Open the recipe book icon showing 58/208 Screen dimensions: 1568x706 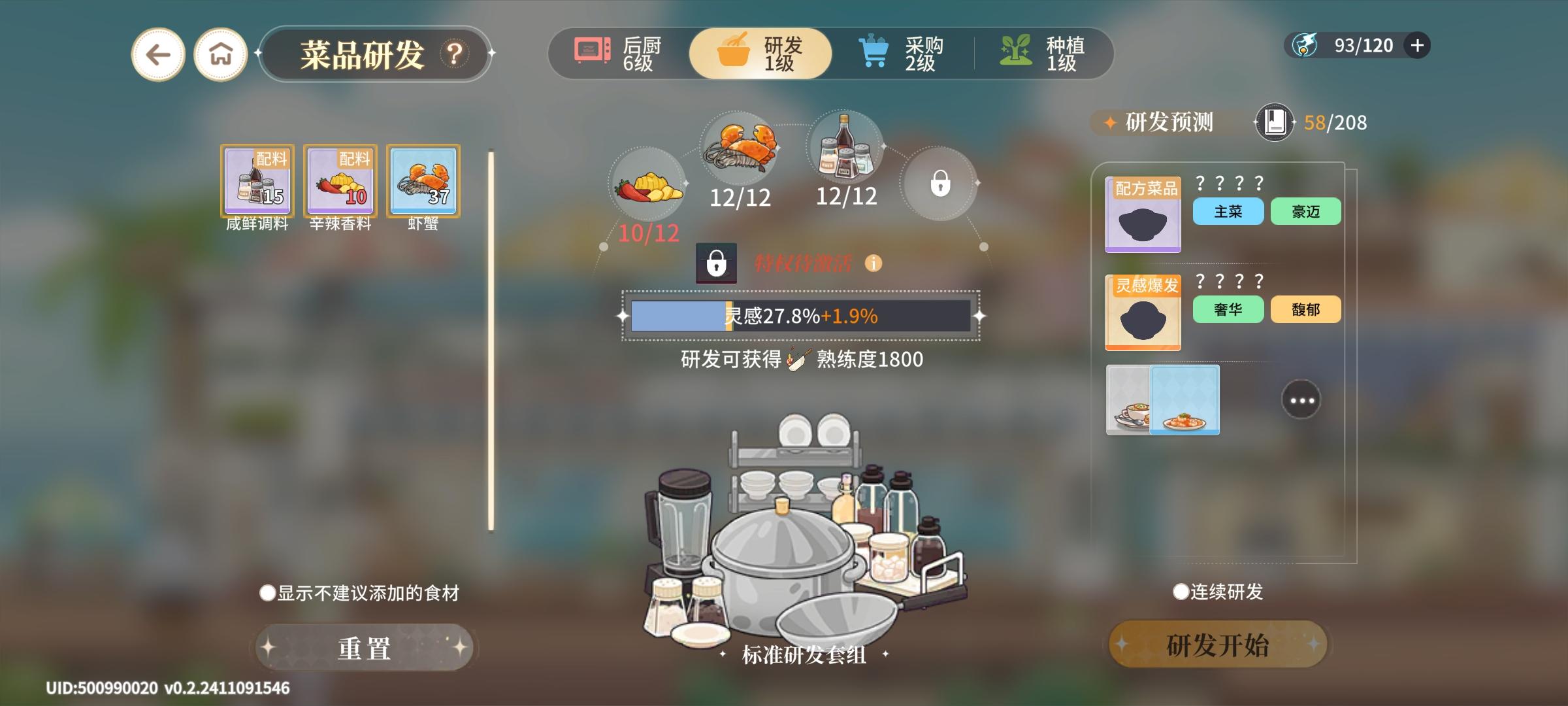[x=1274, y=121]
